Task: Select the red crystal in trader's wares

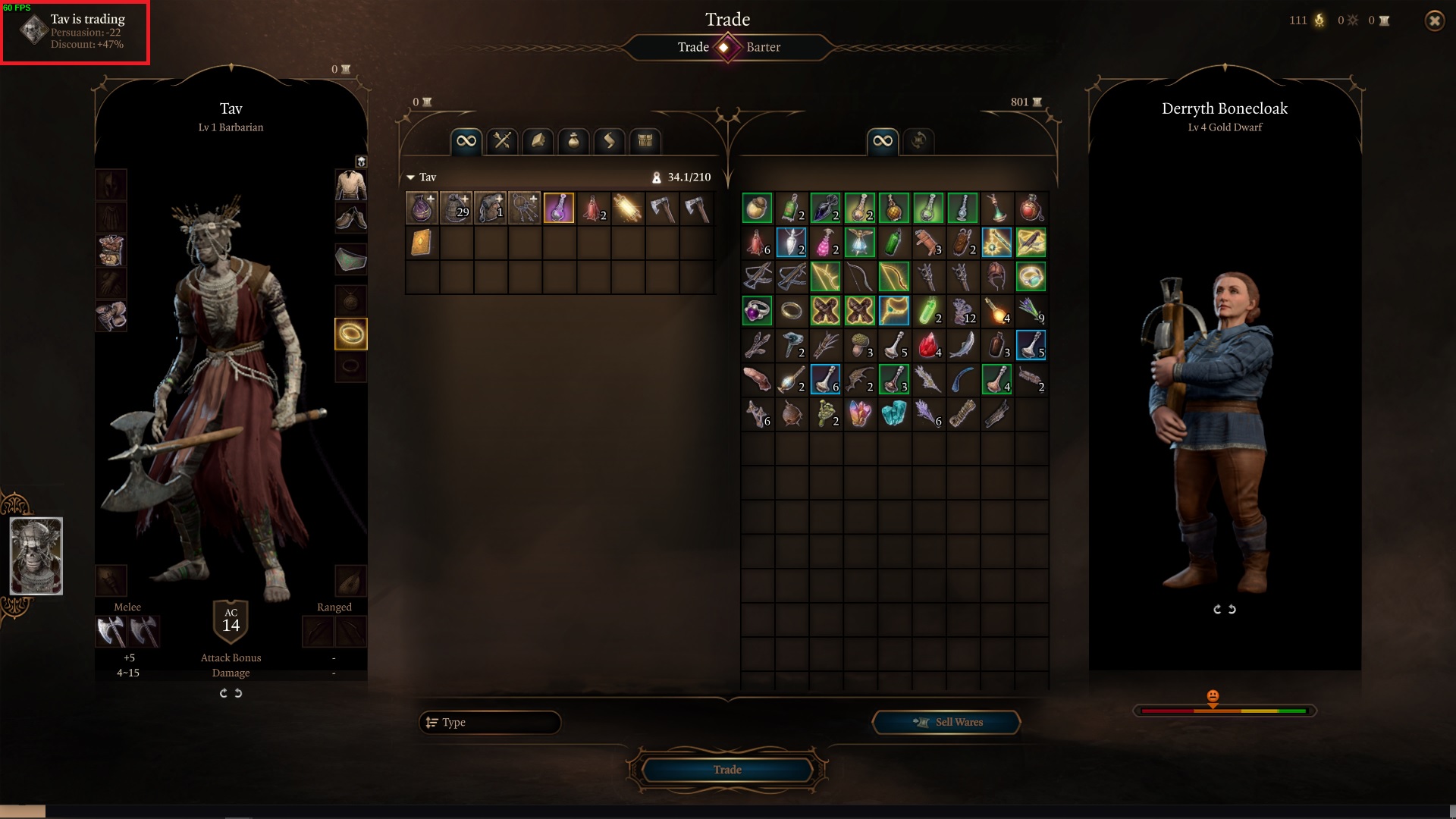Action: 928,346
